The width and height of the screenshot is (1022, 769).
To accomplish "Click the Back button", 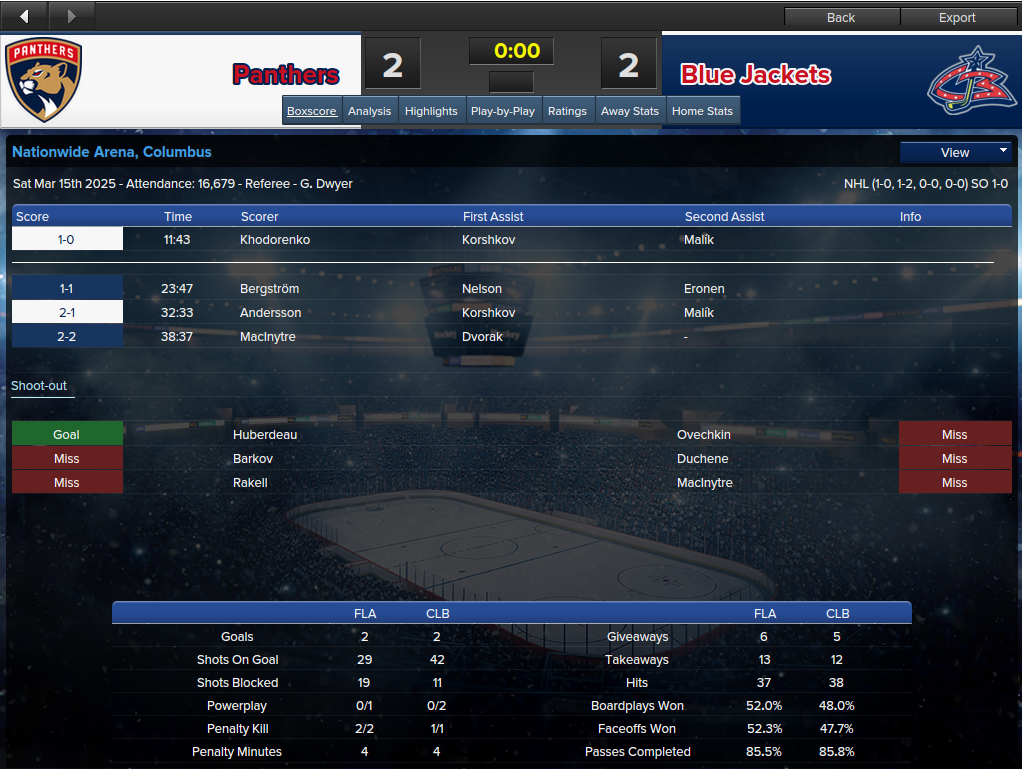I will pyautogui.click(x=841, y=17).
